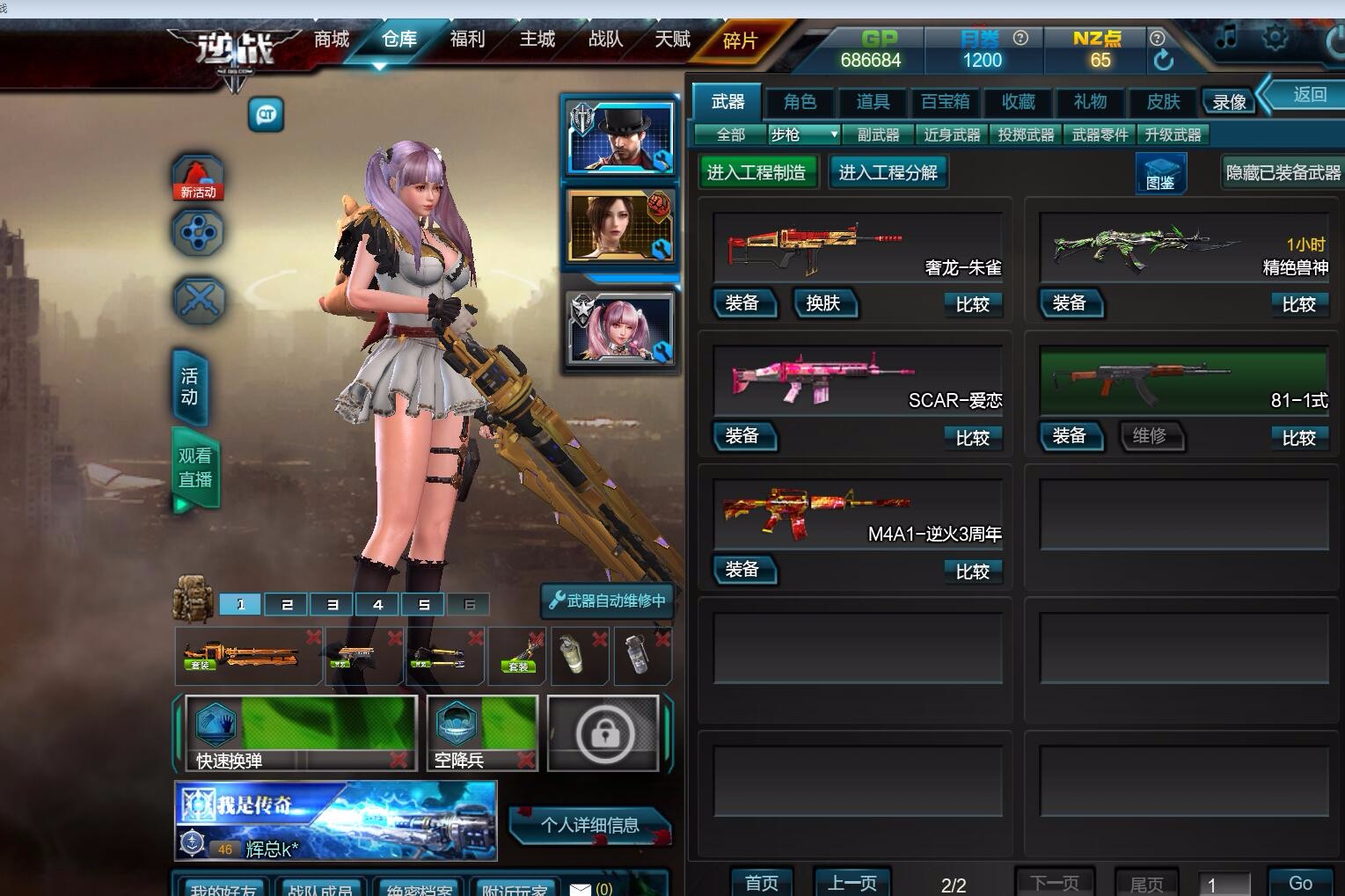Open 个人详细信息 personal details
The width and height of the screenshot is (1345, 896).
(589, 825)
